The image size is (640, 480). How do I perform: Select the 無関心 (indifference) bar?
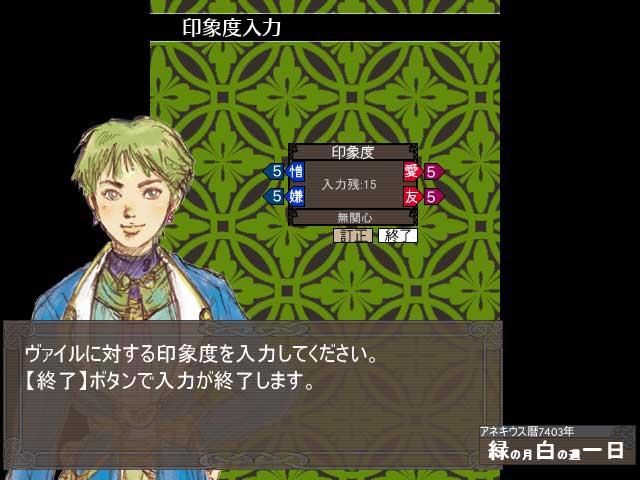(x=353, y=216)
